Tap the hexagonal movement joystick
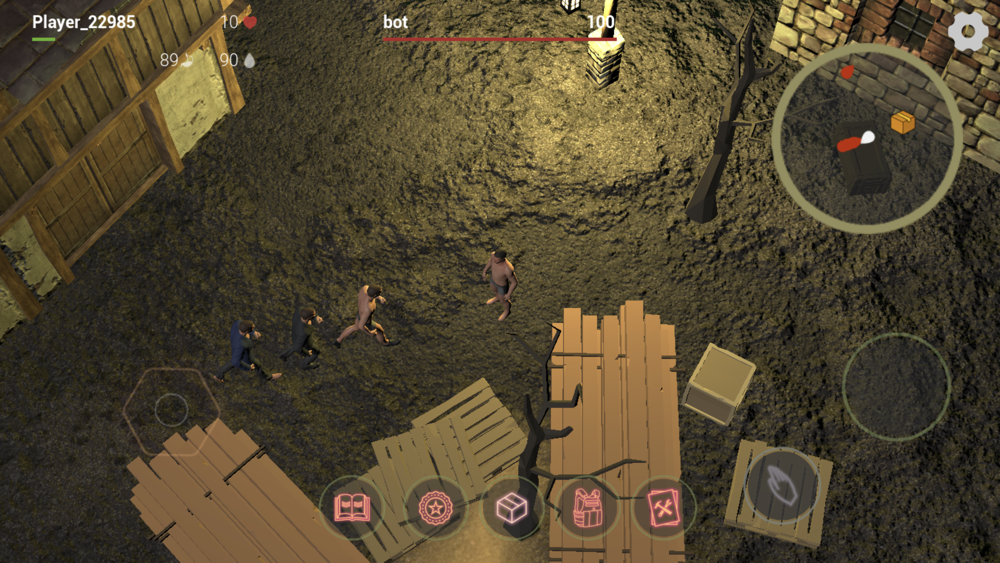Viewport: 1000px width, 563px height. [x=171, y=410]
